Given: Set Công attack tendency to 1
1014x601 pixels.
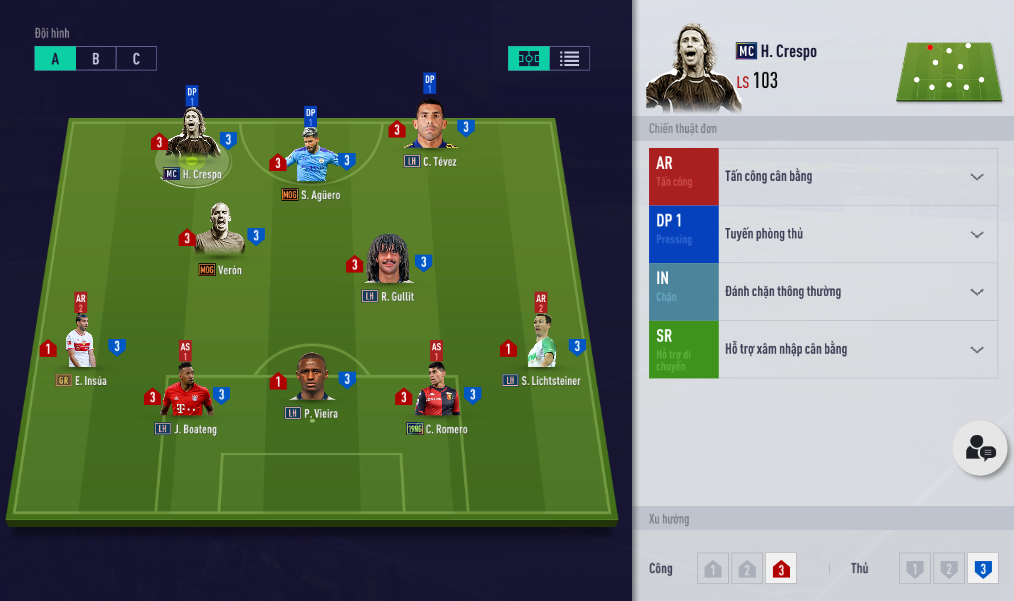Looking at the screenshot, I should [713, 569].
